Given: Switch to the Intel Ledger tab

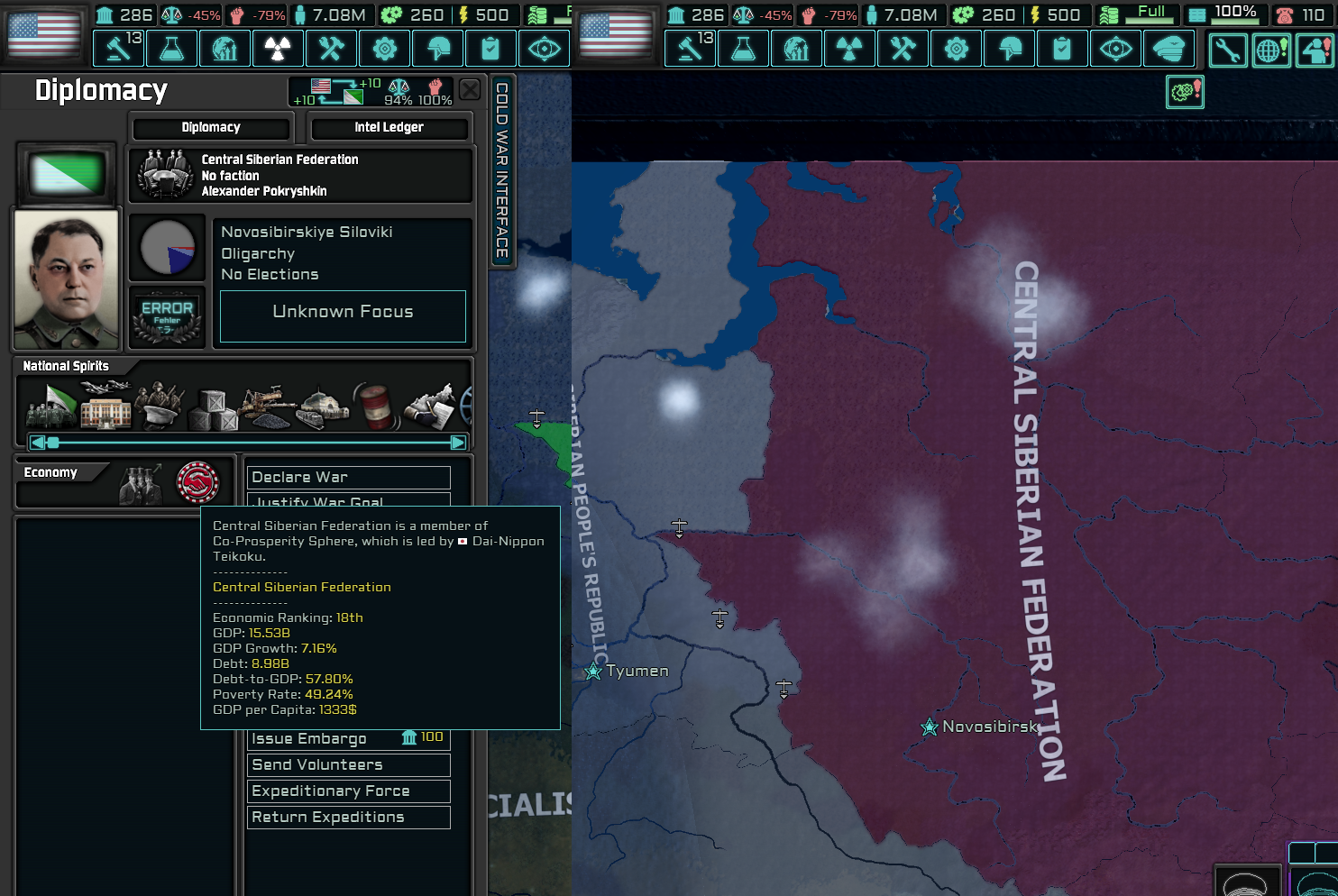Looking at the screenshot, I should pos(389,127).
